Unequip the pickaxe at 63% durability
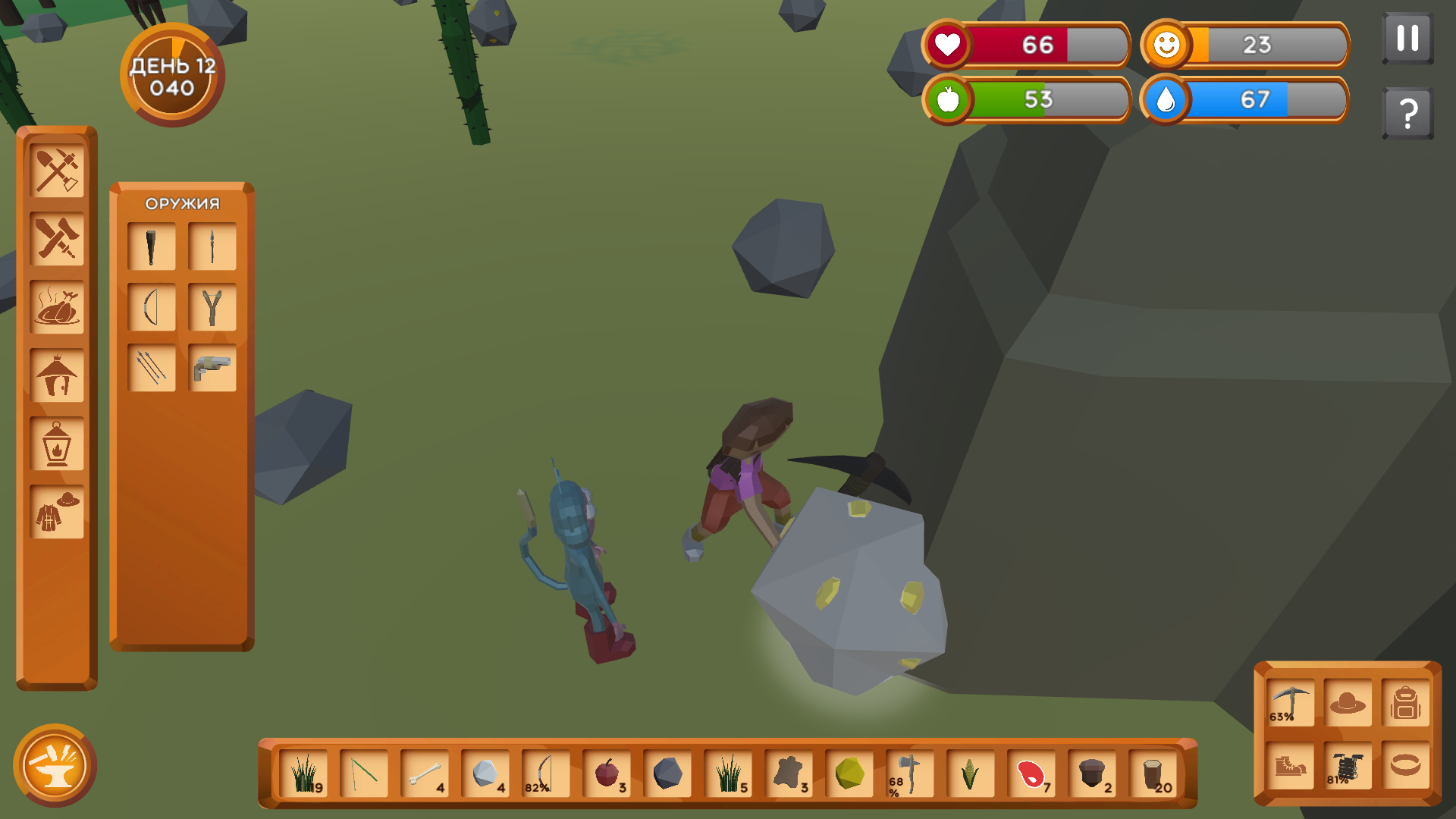 tap(1289, 701)
